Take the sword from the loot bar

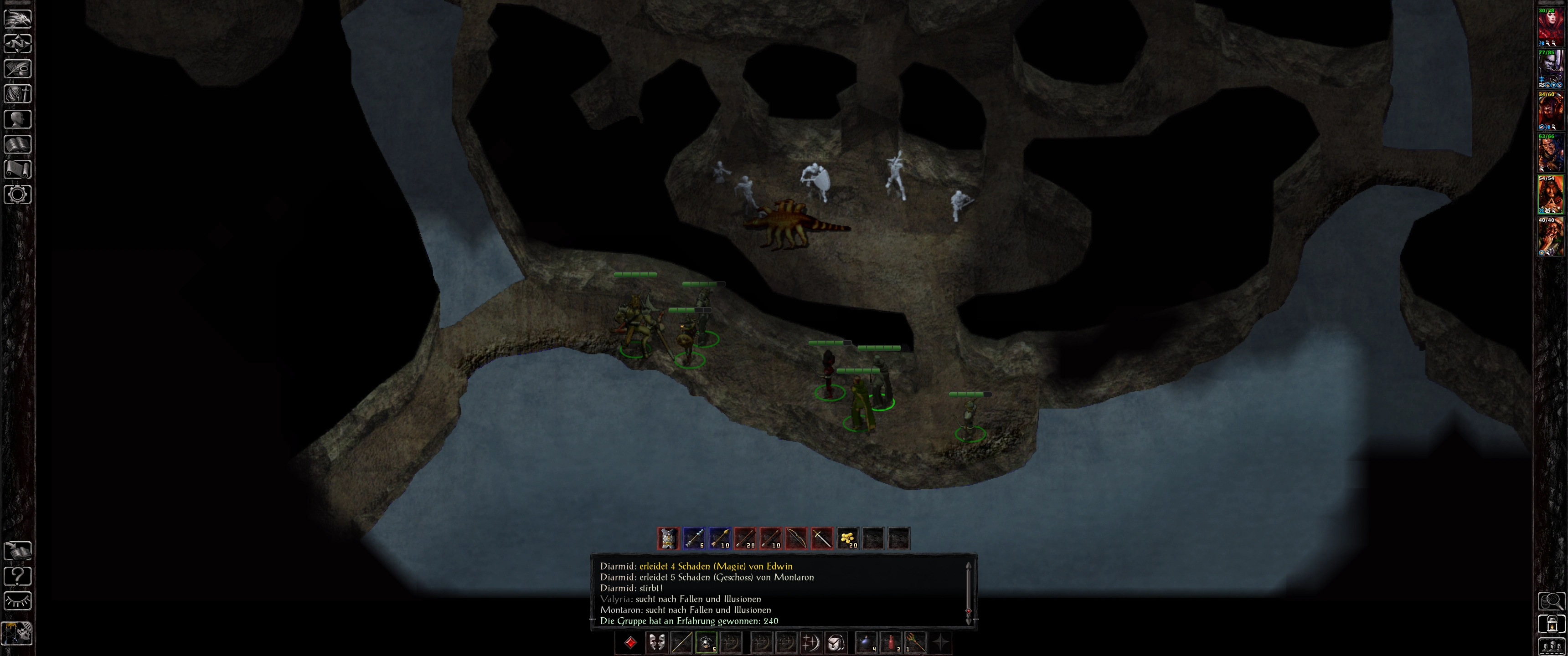pyautogui.click(x=822, y=538)
